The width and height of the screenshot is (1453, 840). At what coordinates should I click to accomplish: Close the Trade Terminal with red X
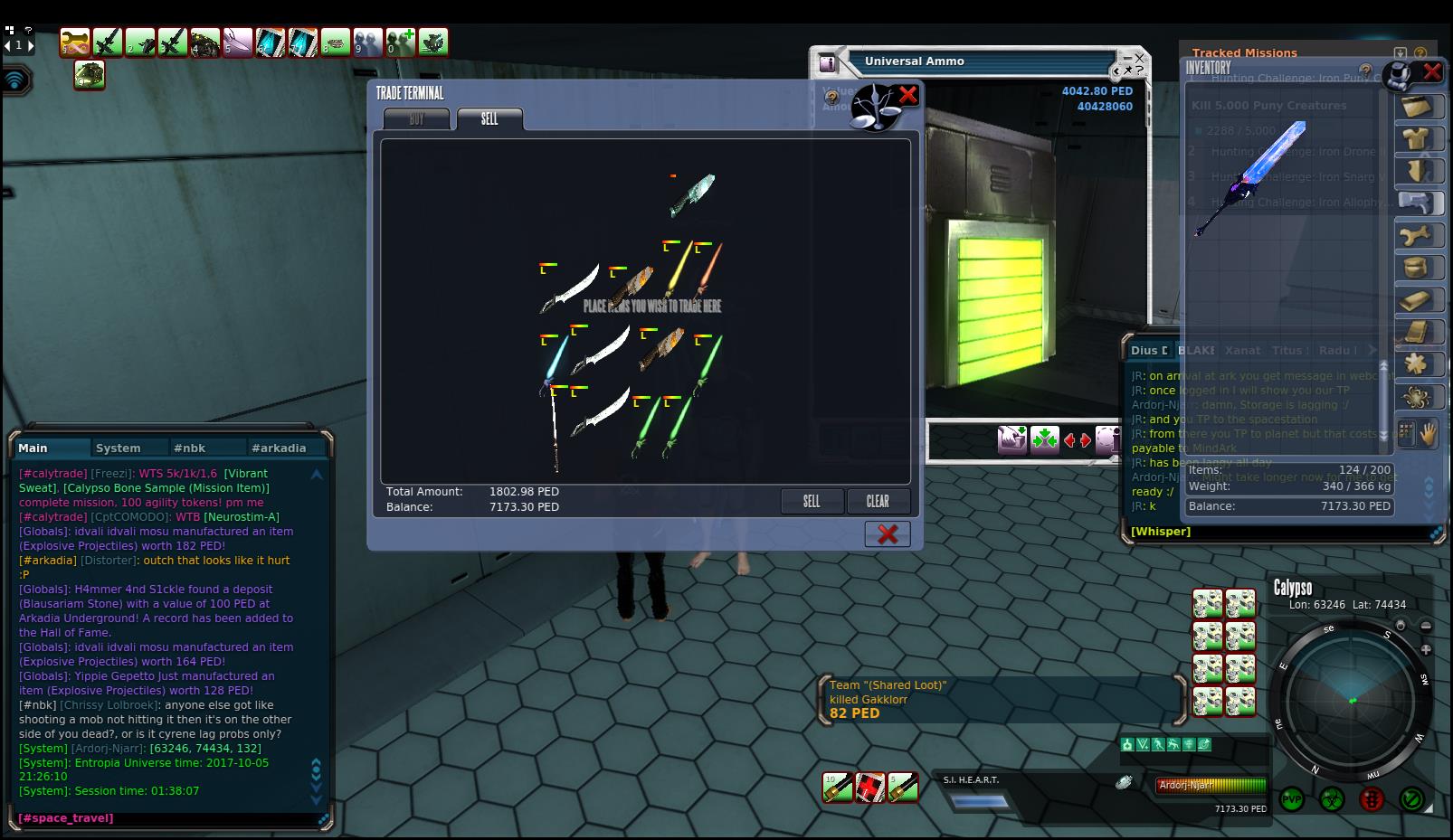coord(907,94)
